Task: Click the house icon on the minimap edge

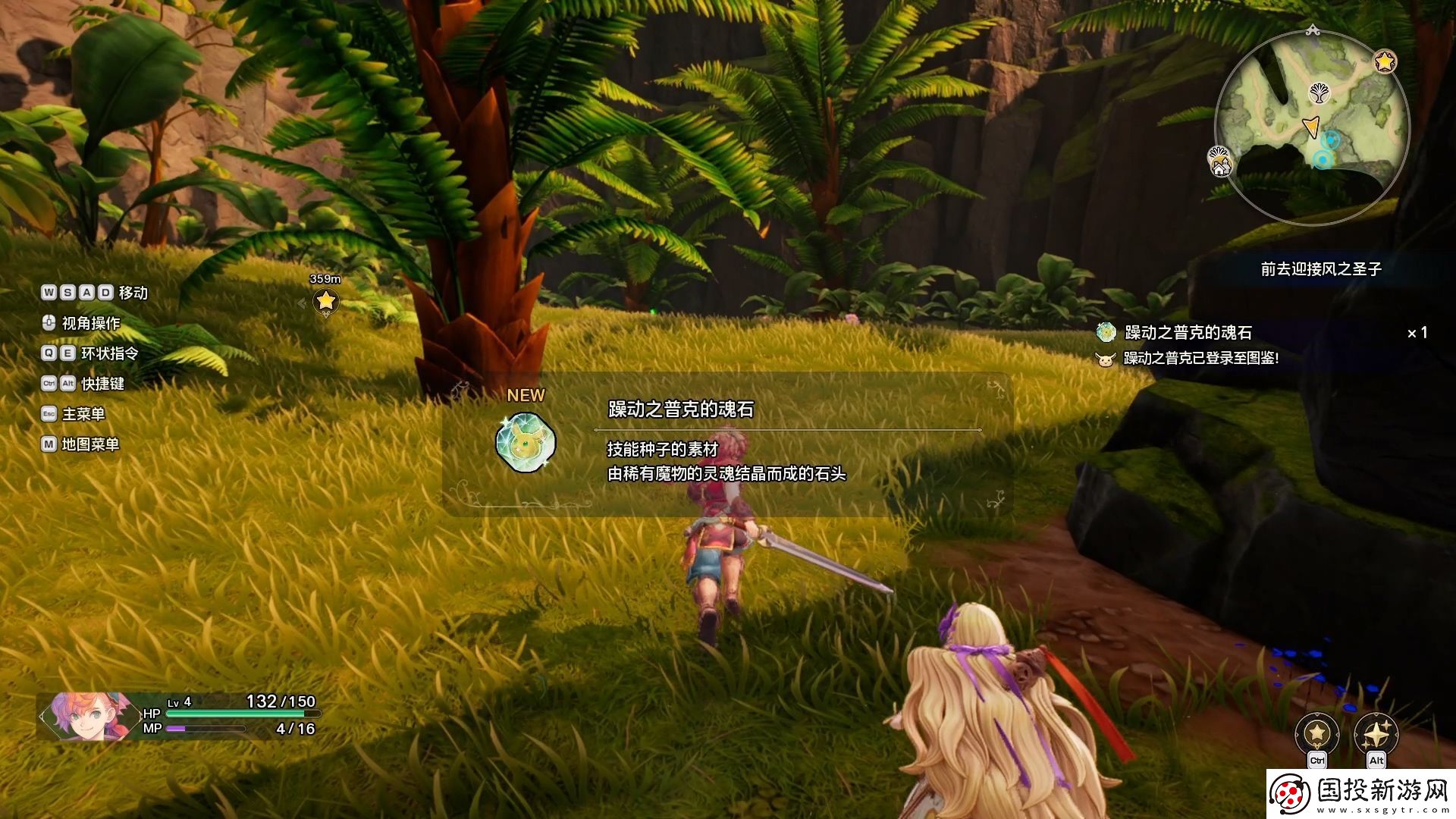Action: [x=1219, y=162]
